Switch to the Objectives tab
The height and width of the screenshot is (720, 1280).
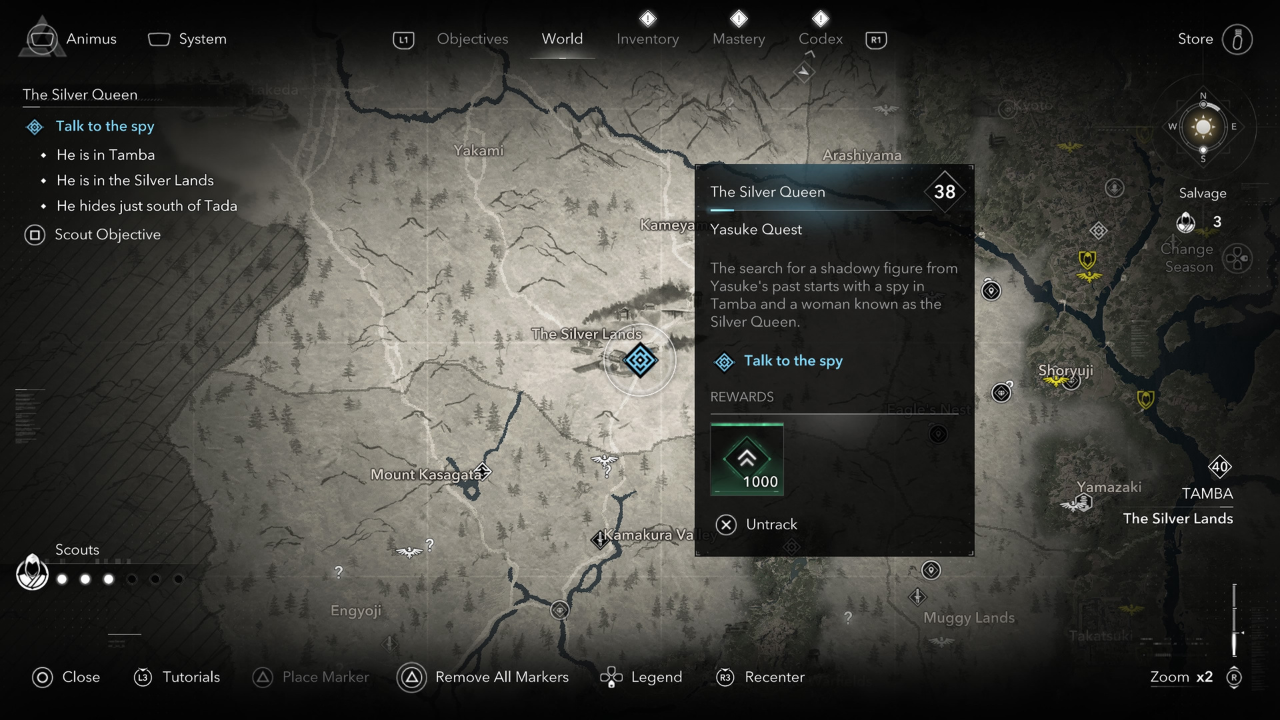(x=472, y=39)
